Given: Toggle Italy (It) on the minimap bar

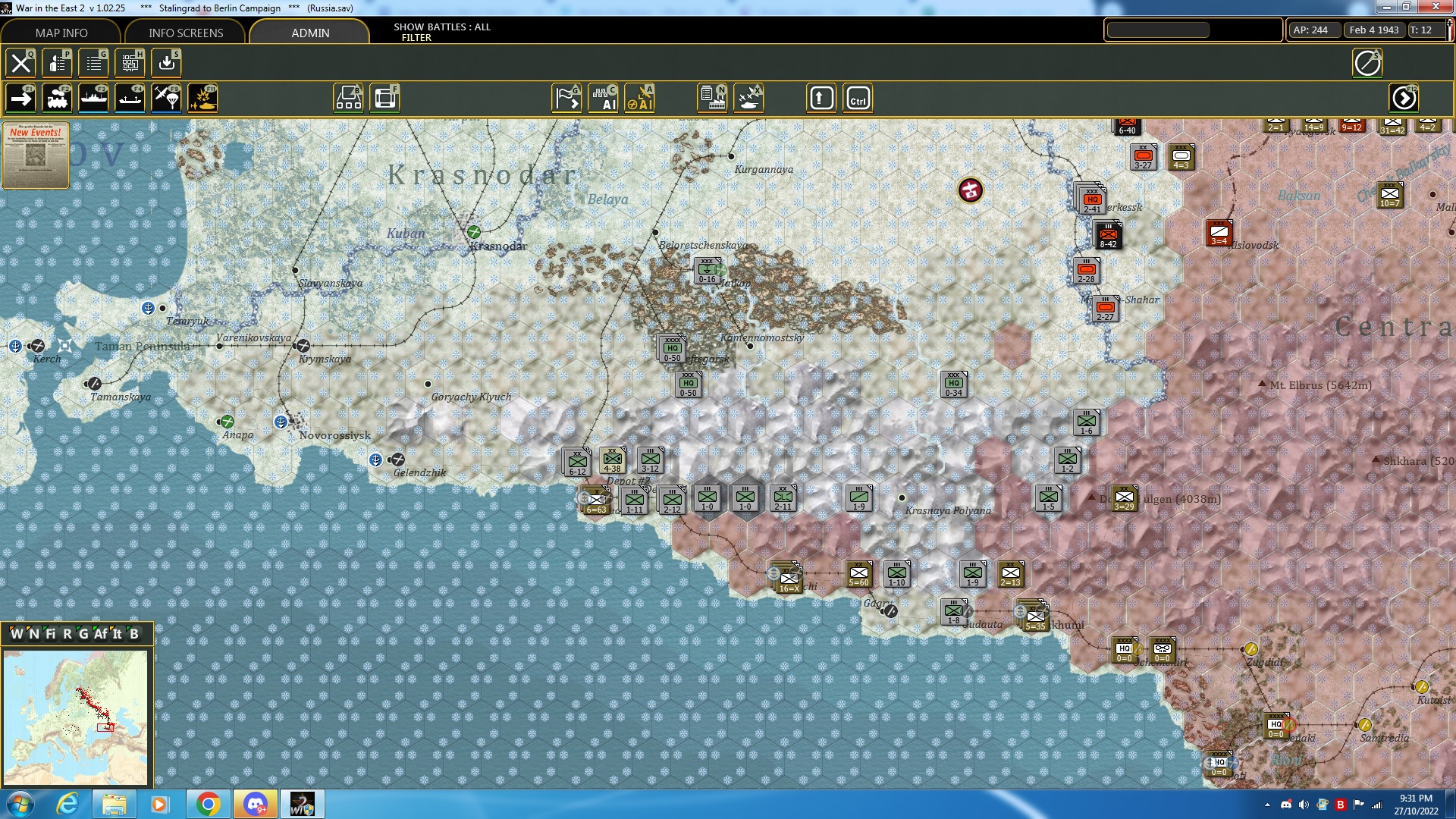Looking at the screenshot, I should point(116,635).
